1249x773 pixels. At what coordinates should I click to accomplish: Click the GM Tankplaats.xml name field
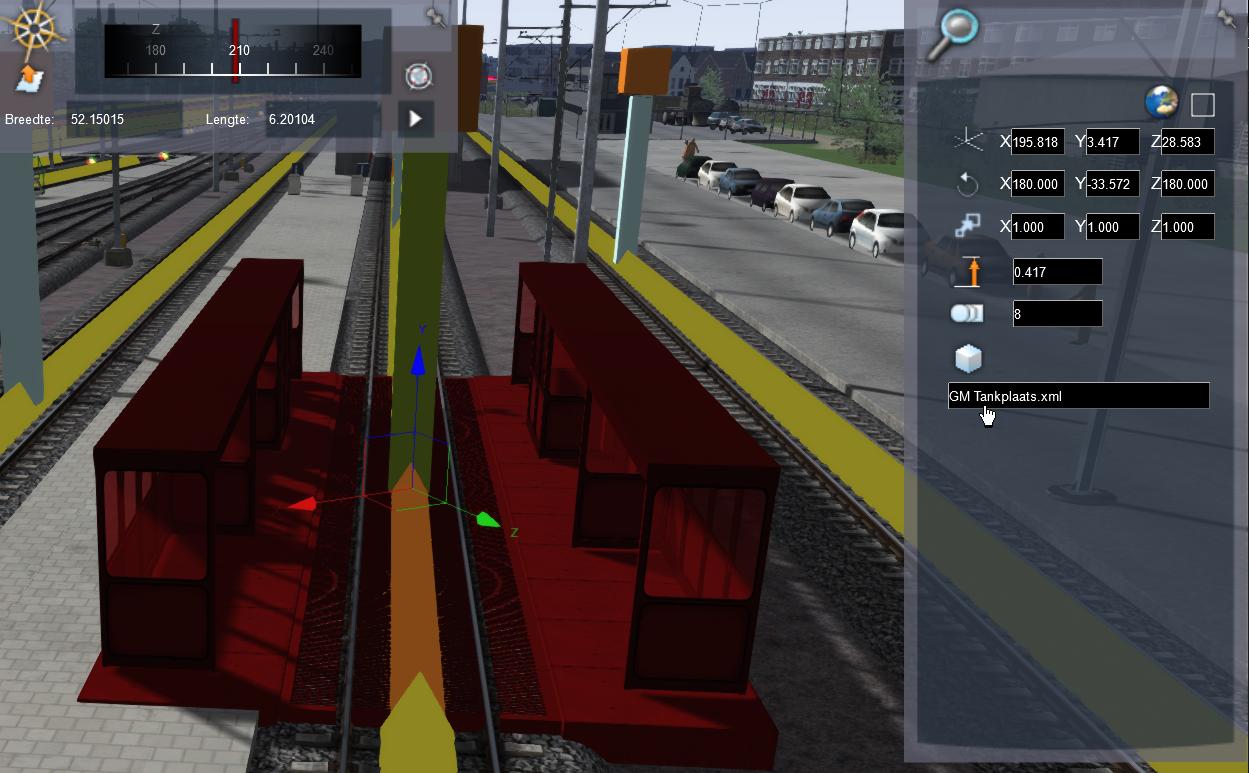pyautogui.click(x=1078, y=397)
